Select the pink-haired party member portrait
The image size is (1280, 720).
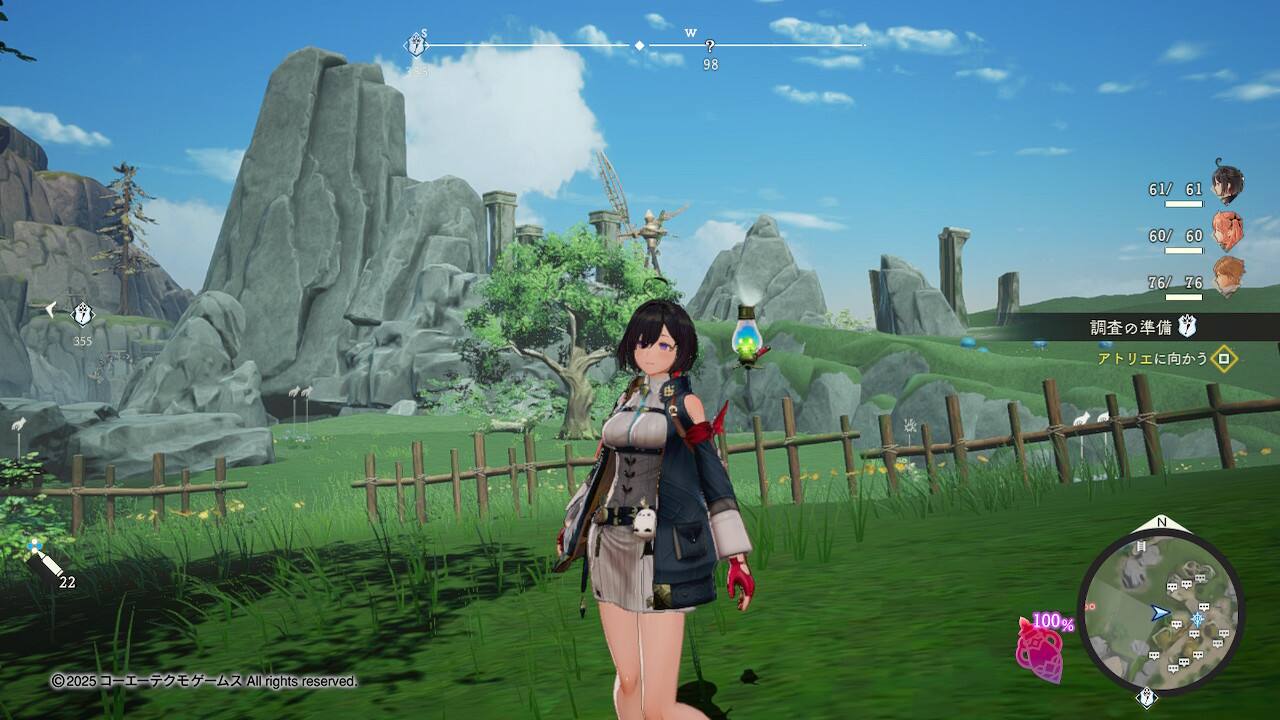click(x=1227, y=231)
